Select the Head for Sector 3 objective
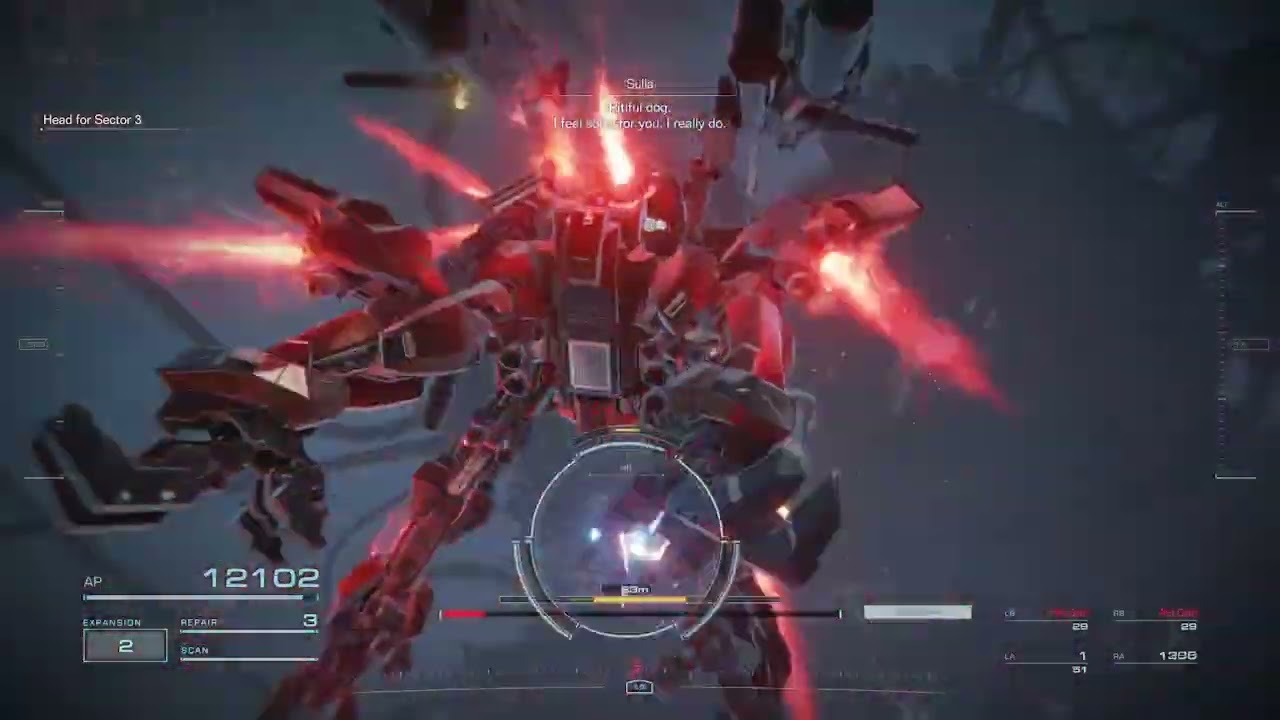The image size is (1280, 720). (92, 120)
